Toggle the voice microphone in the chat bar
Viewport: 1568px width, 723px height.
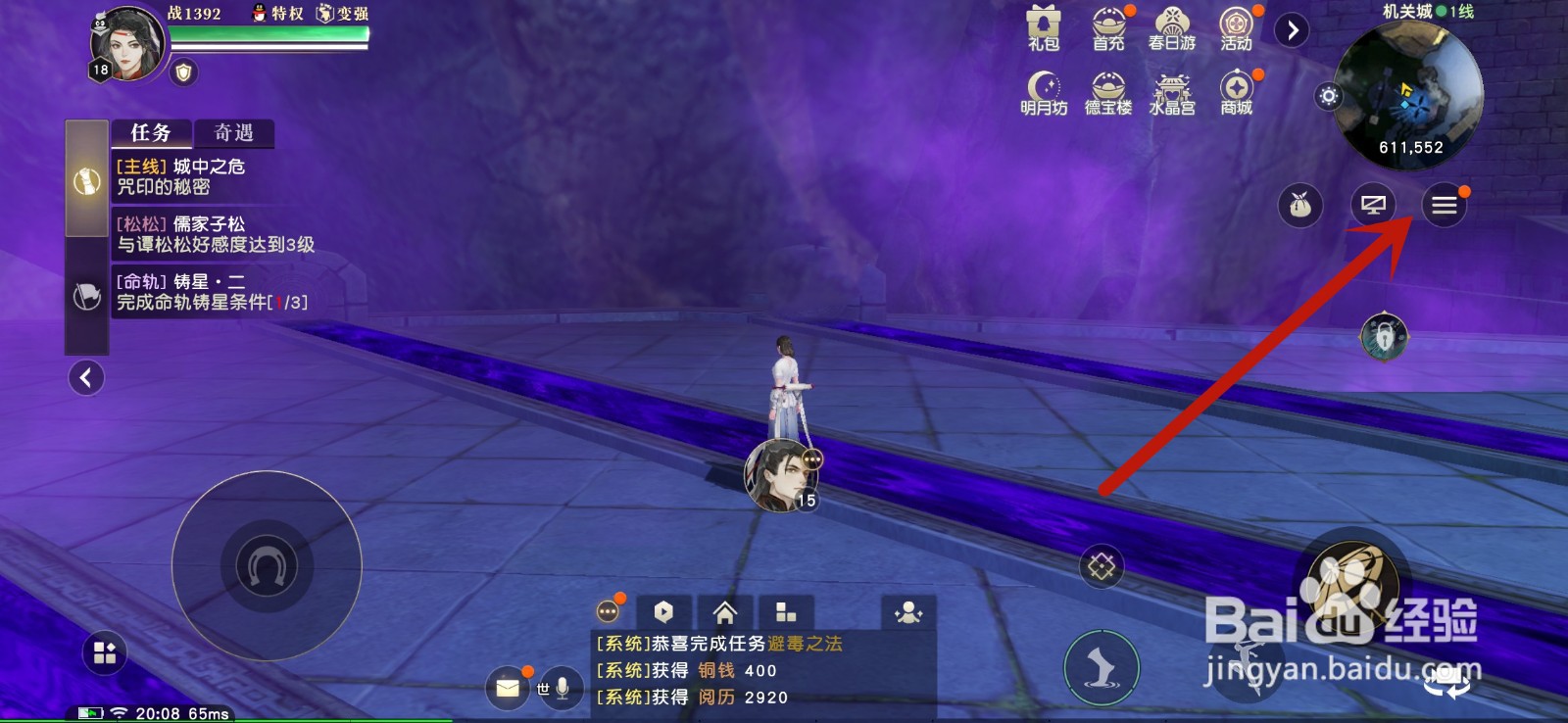point(560,690)
